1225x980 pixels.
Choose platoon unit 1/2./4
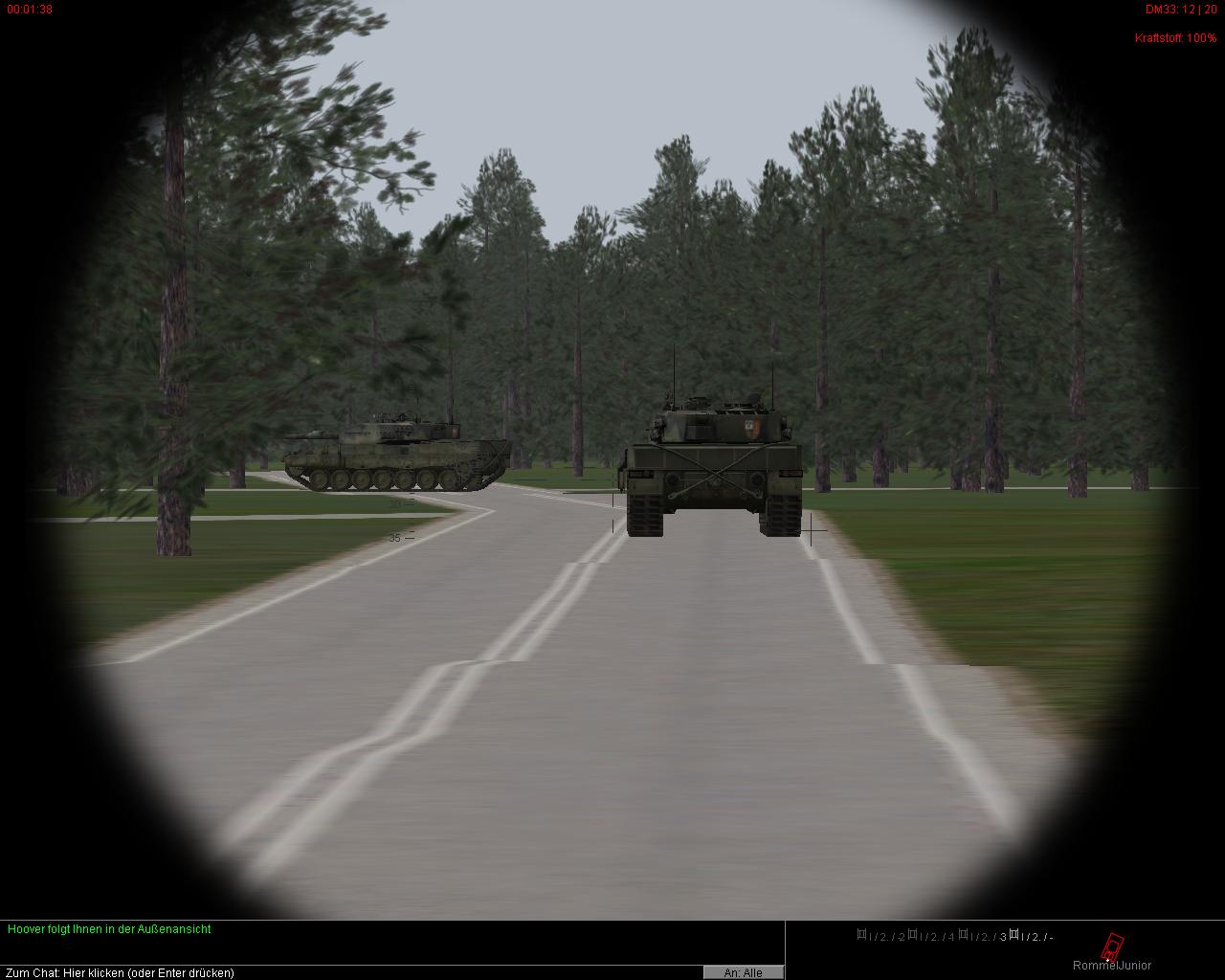click(x=932, y=936)
